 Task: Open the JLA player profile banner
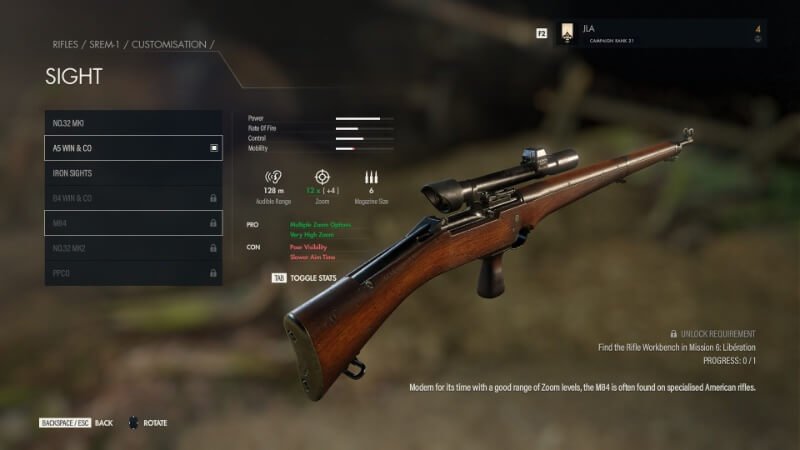(660, 33)
